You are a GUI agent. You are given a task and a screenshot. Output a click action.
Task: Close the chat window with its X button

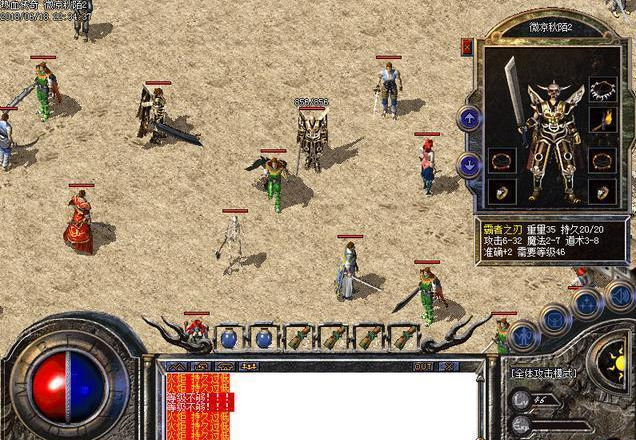point(448,367)
